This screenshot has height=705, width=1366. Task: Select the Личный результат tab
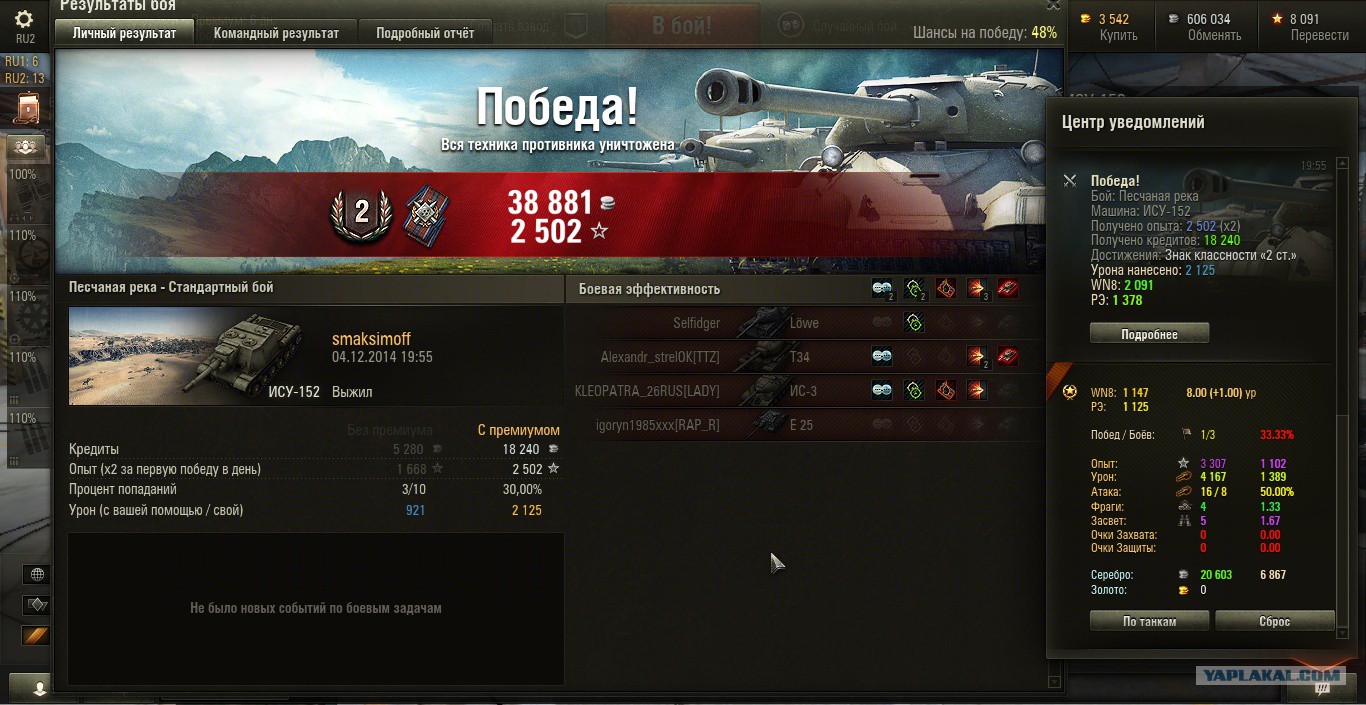[x=124, y=33]
